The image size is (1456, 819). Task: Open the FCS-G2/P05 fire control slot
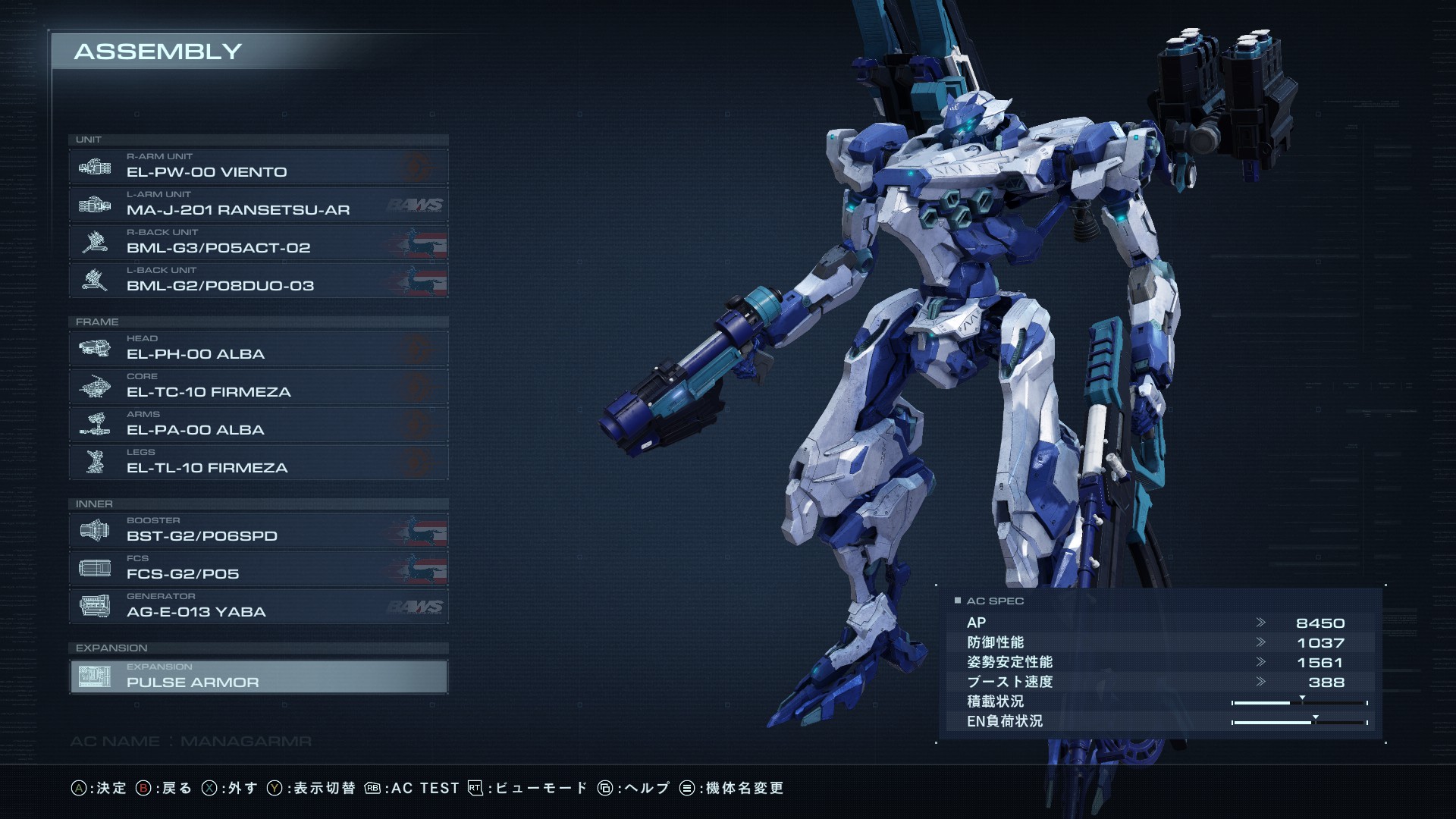258,568
